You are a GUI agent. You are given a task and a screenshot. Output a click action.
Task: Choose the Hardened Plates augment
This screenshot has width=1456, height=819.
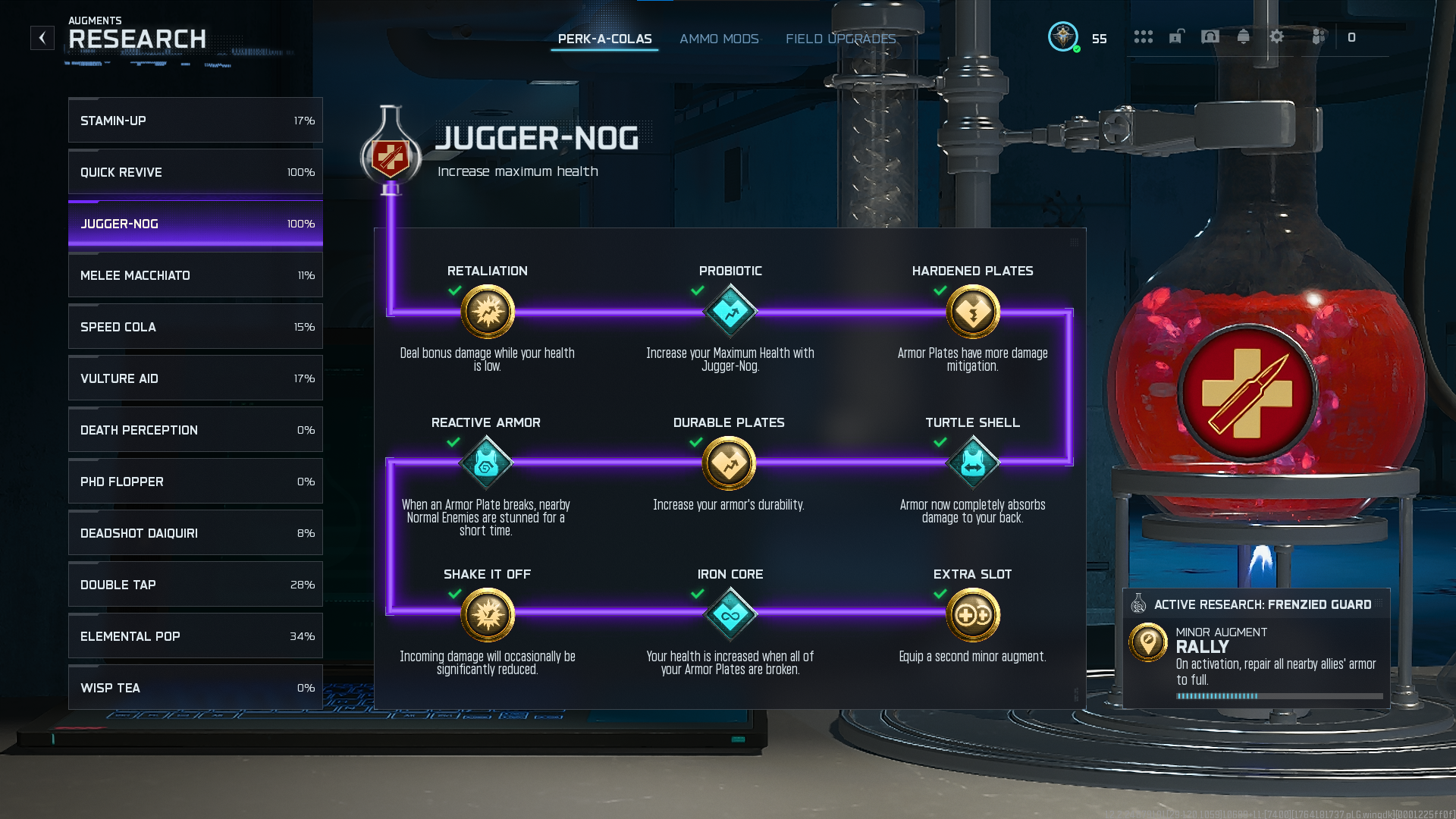pos(973,312)
